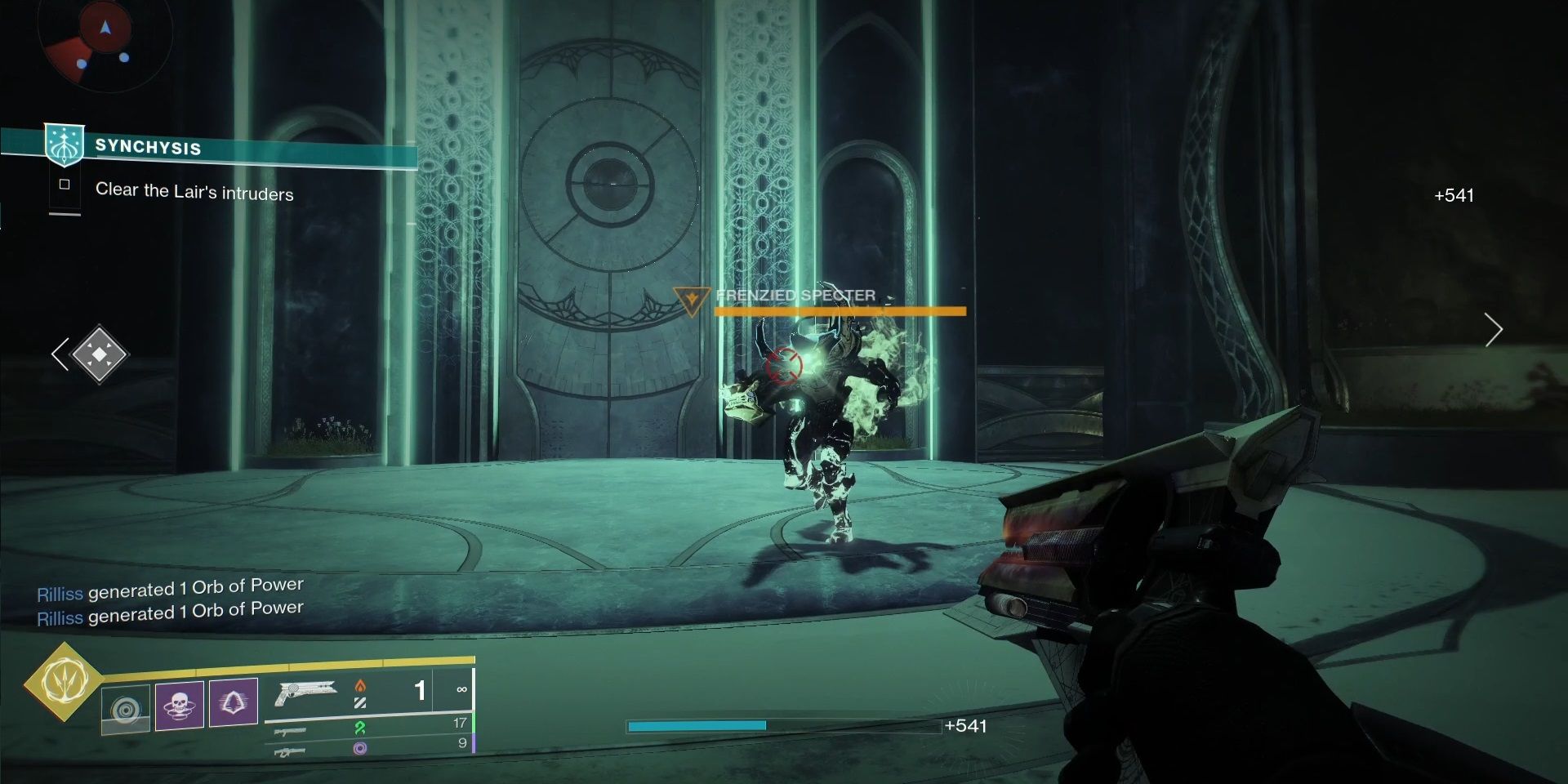Select the skull melee ability icon
1568x784 pixels.
(x=180, y=704)
